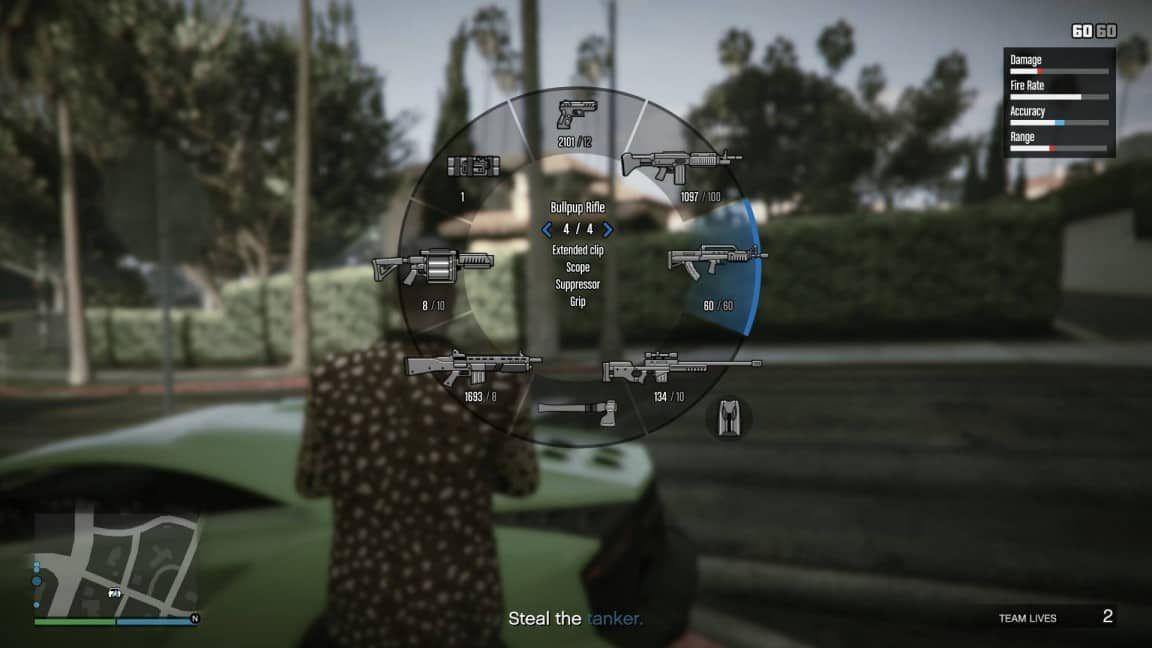The height and width of the screenshot is (648, 1152).
Task: Equip the scoped sniper rifle
Action: pos(680,371)
